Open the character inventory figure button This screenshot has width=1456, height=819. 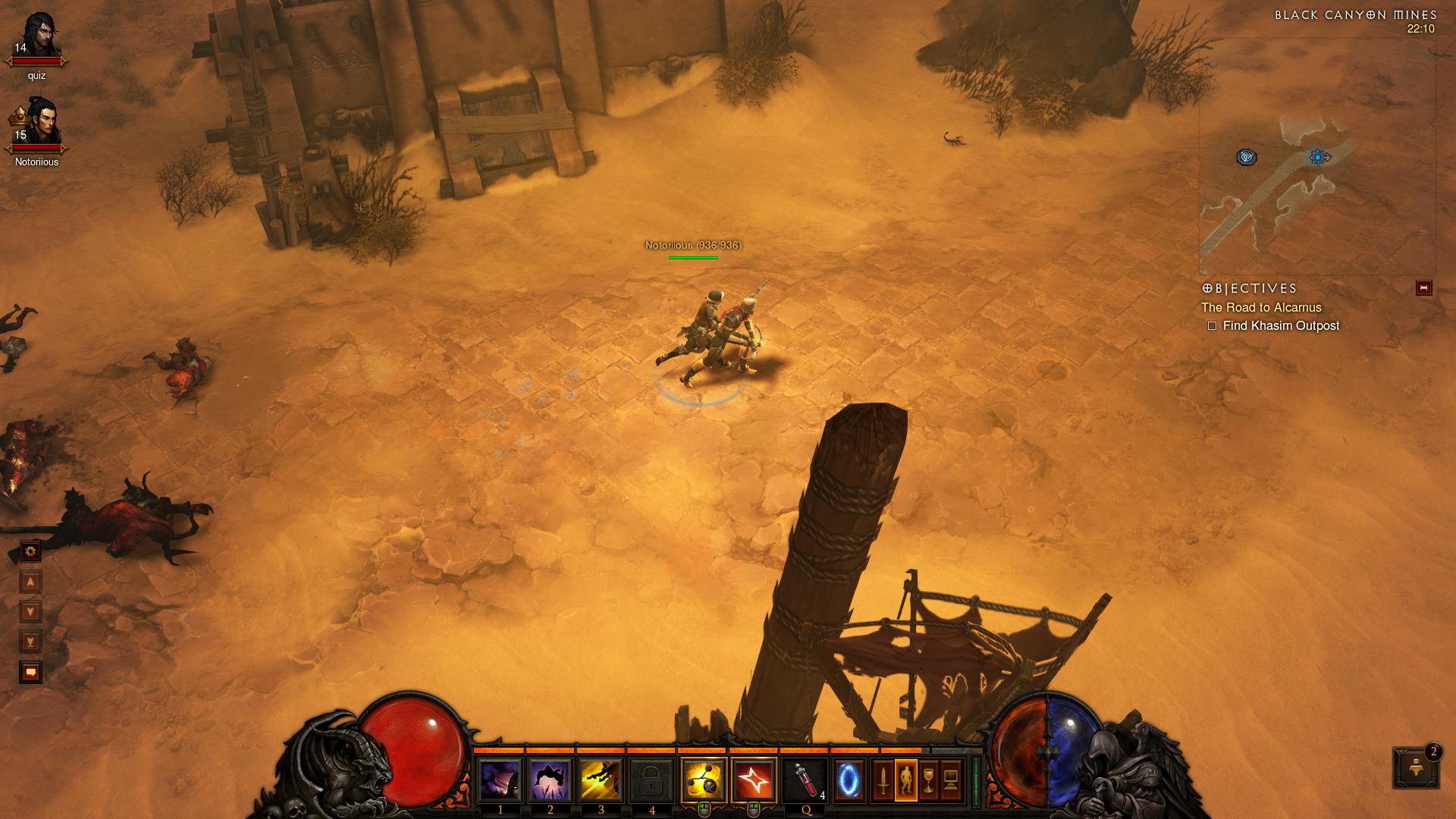point(905,780)
